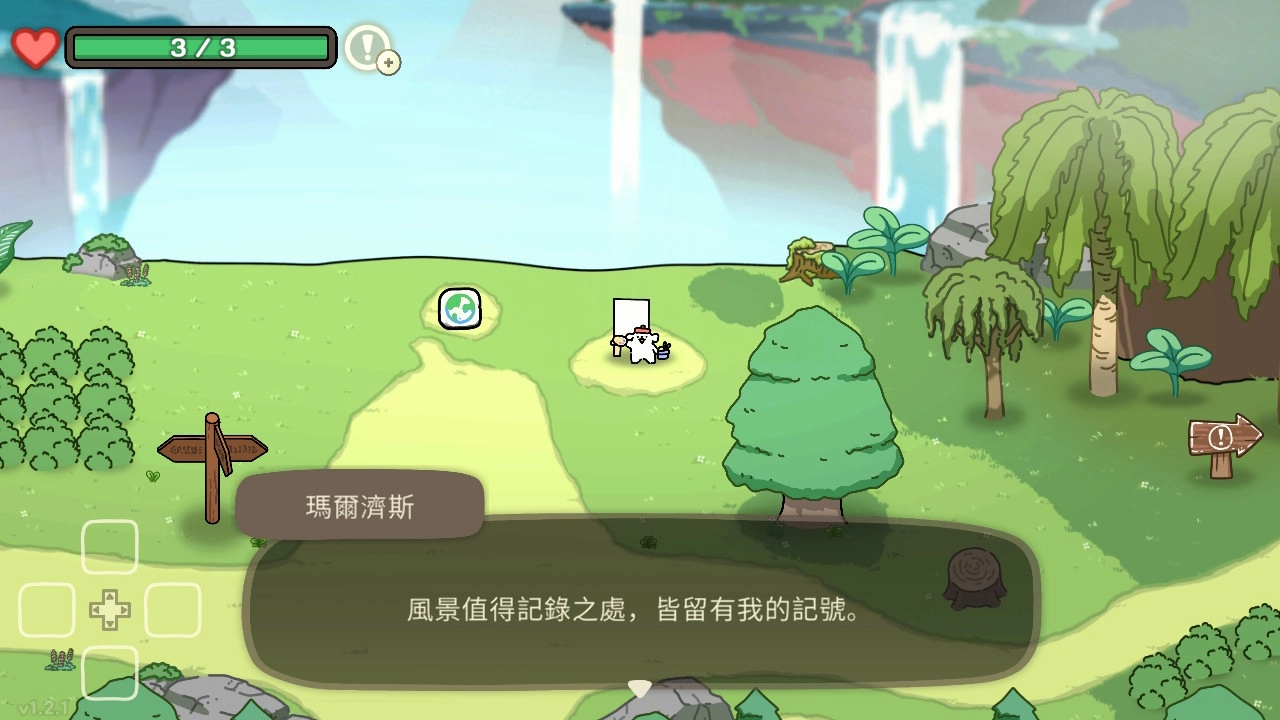
Task: Click the right arrow board of the signpost
Action: (243, 448)
